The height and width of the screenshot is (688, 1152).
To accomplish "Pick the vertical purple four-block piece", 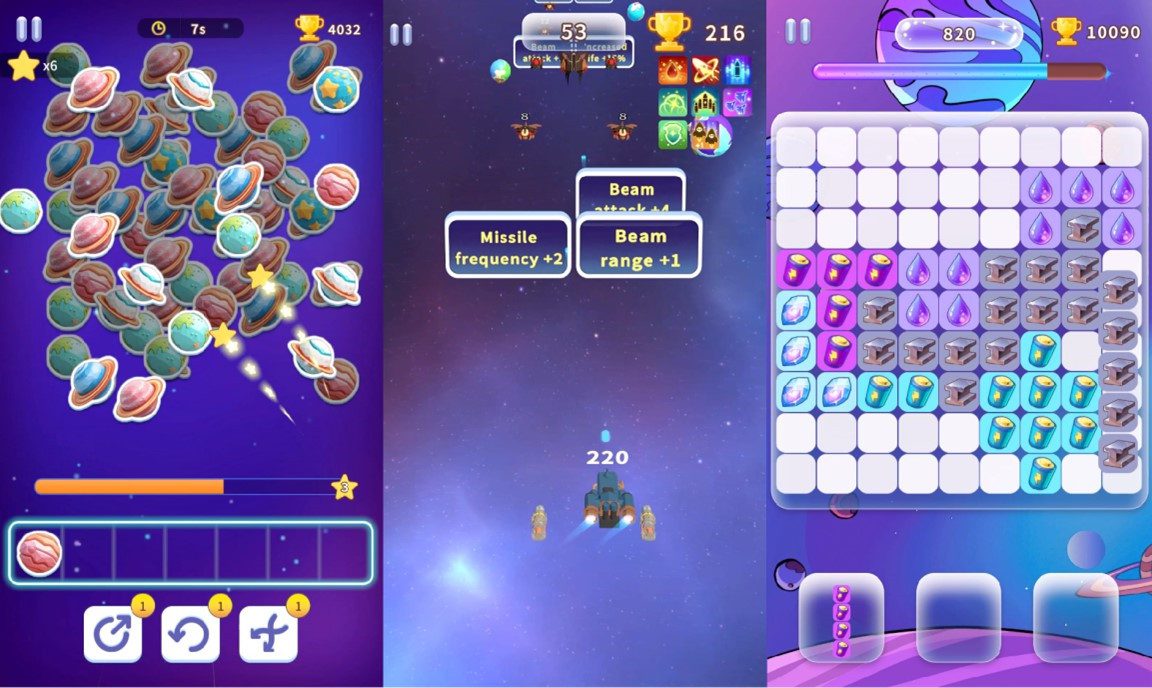I will [x=841, y=617].
